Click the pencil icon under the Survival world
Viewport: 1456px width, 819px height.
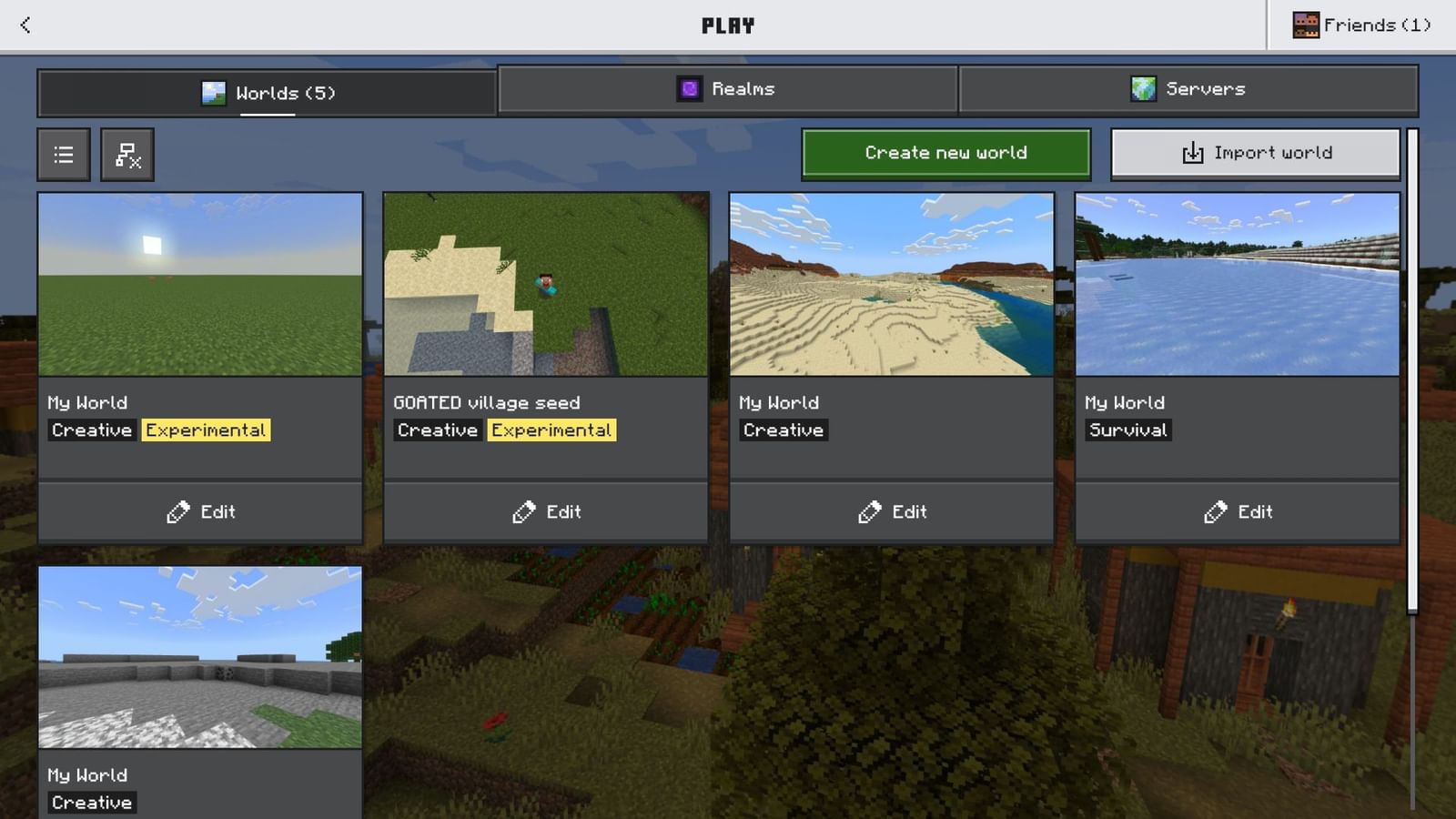[x=1216, y=511]
